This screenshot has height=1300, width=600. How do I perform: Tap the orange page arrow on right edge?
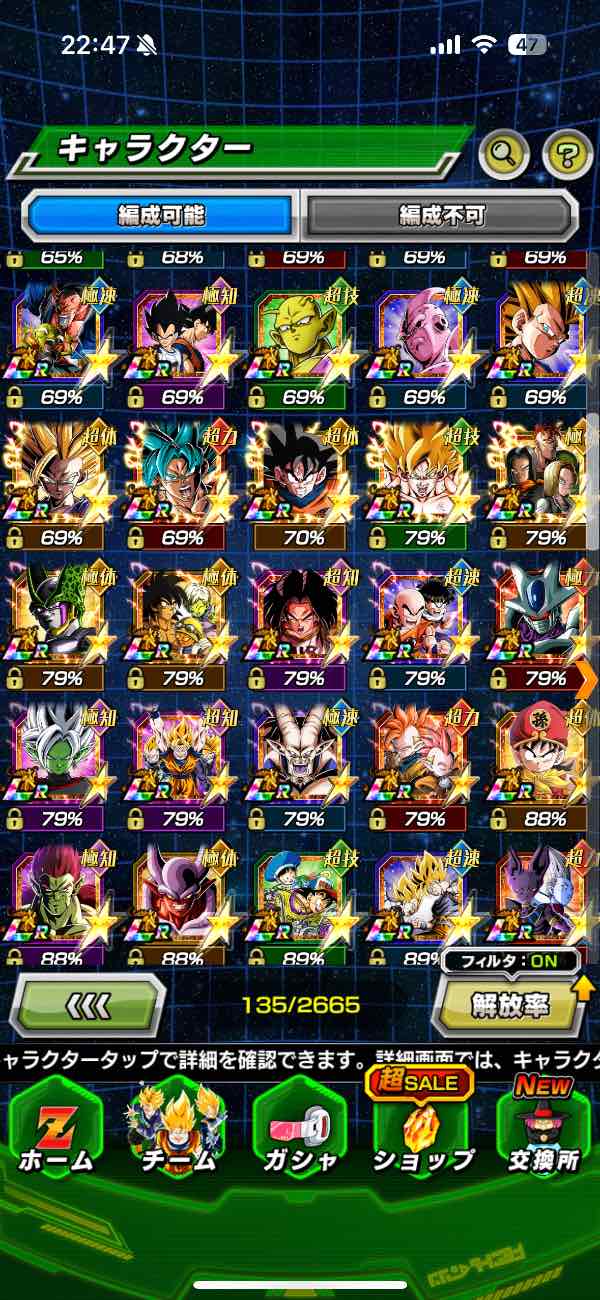click(587, 679)
